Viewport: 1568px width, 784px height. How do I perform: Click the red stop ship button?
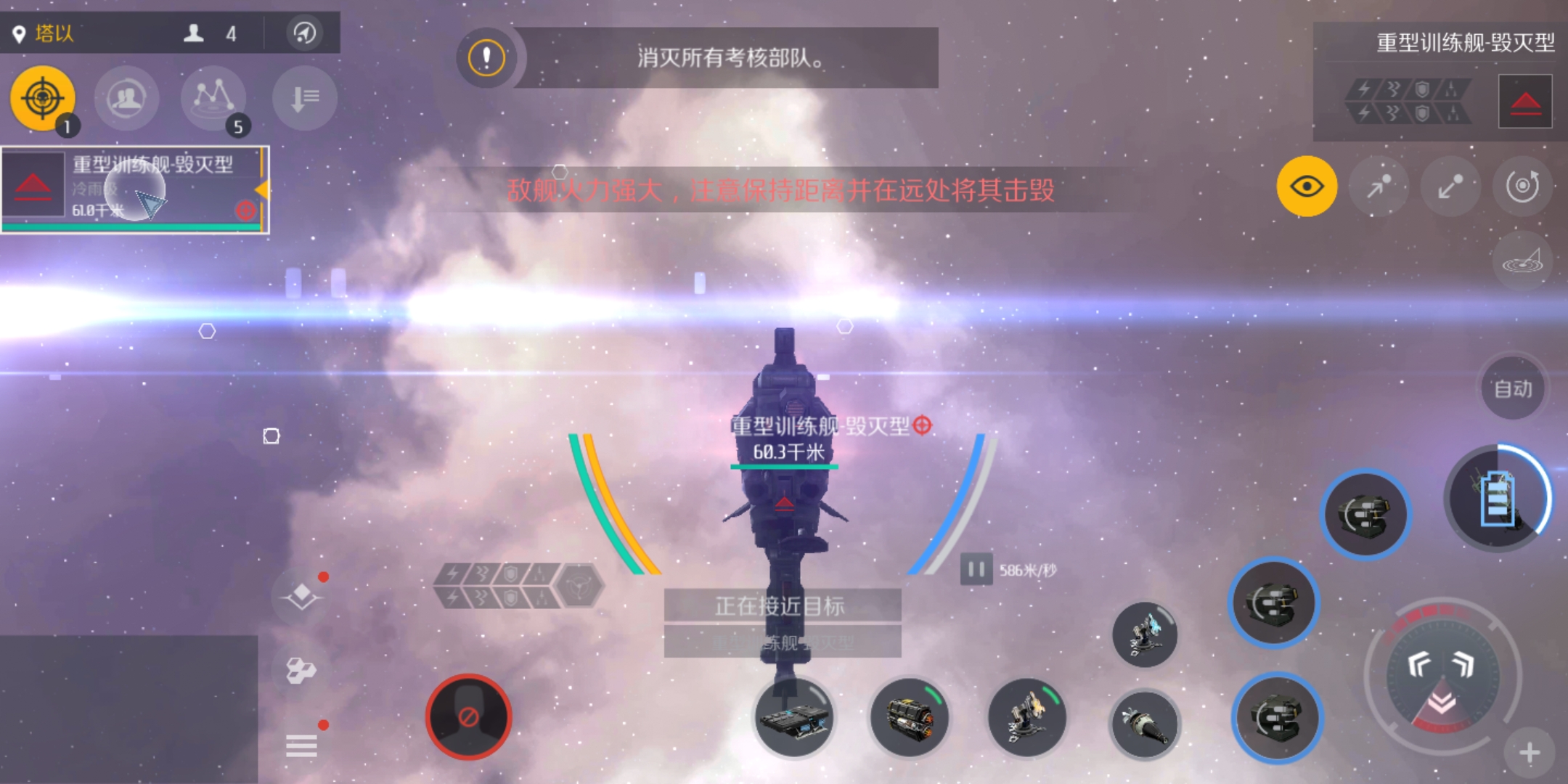pyautogui.click(x=469, y=717)
